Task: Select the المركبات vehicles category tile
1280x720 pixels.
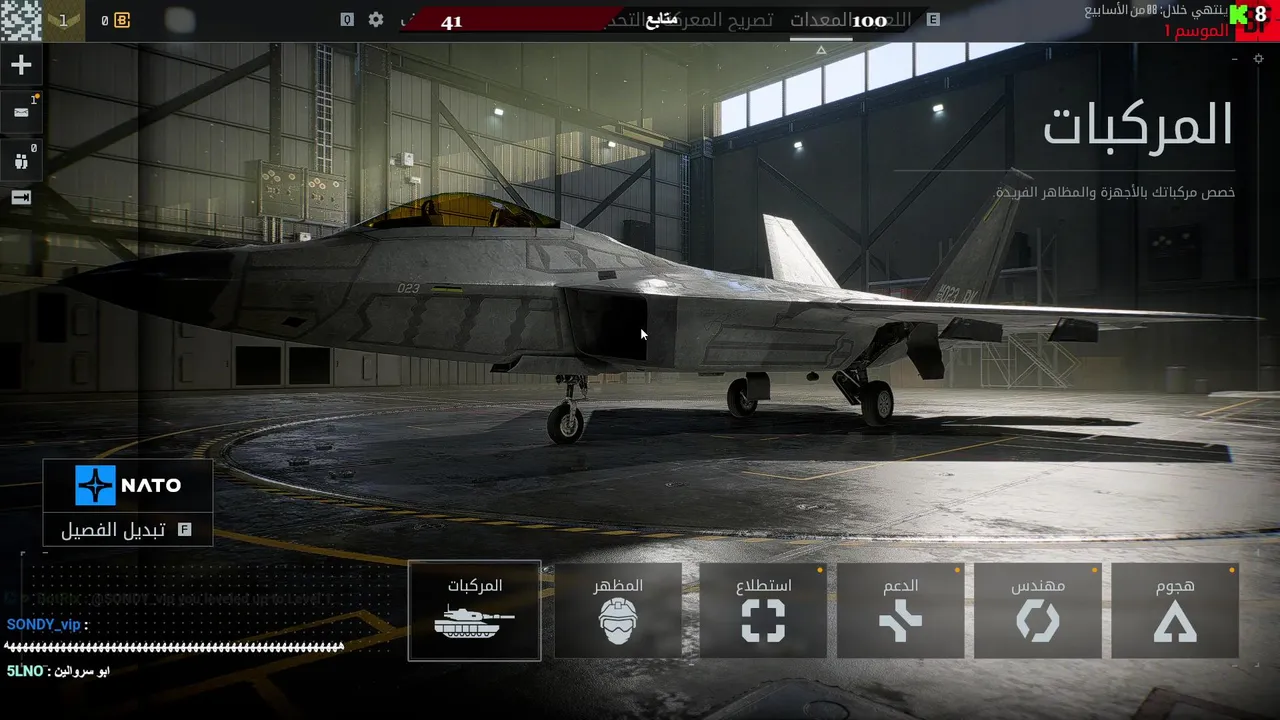Action: tap(474, 610)
